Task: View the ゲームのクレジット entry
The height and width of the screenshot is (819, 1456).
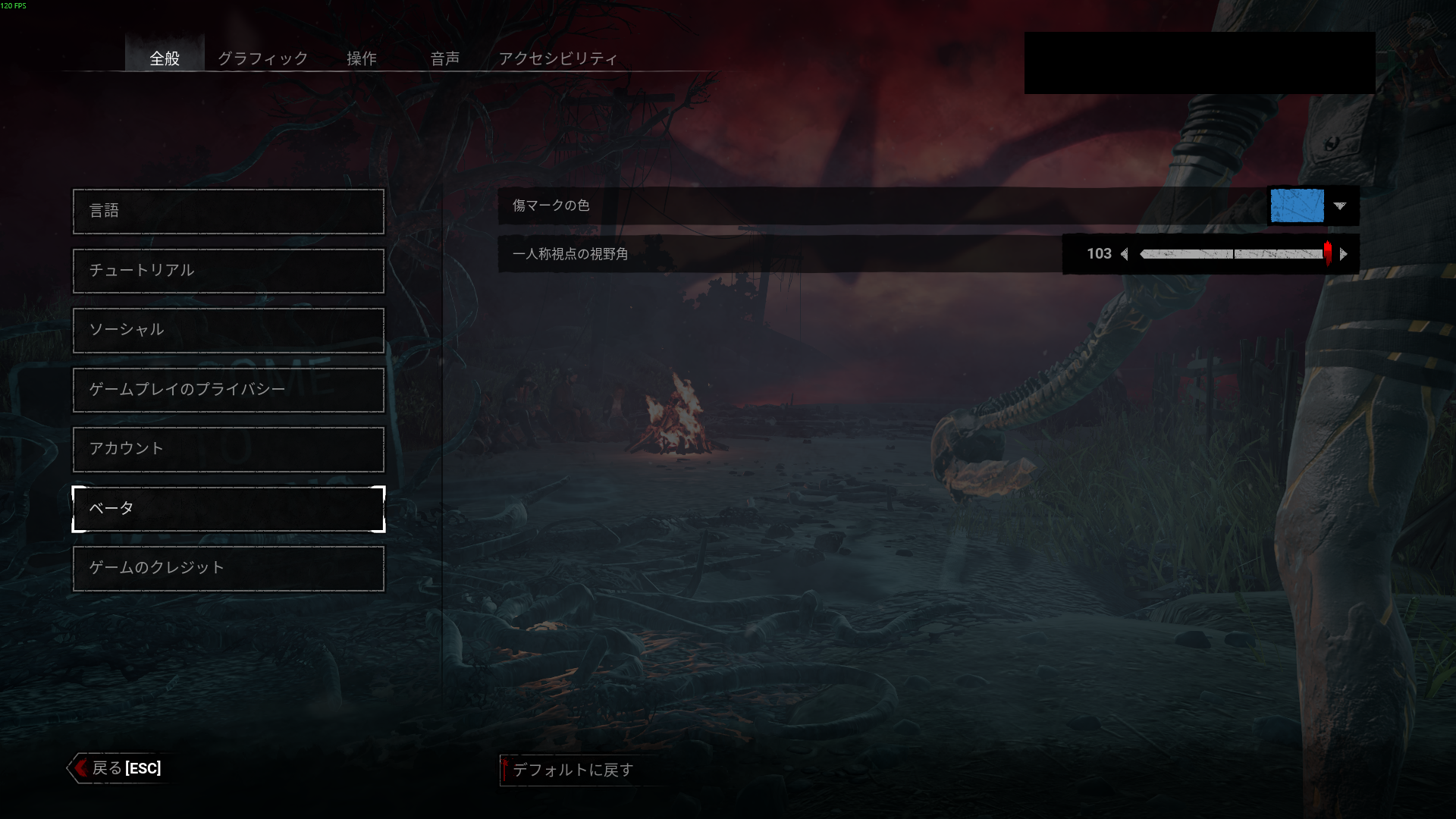Action: tap(228, 568)
